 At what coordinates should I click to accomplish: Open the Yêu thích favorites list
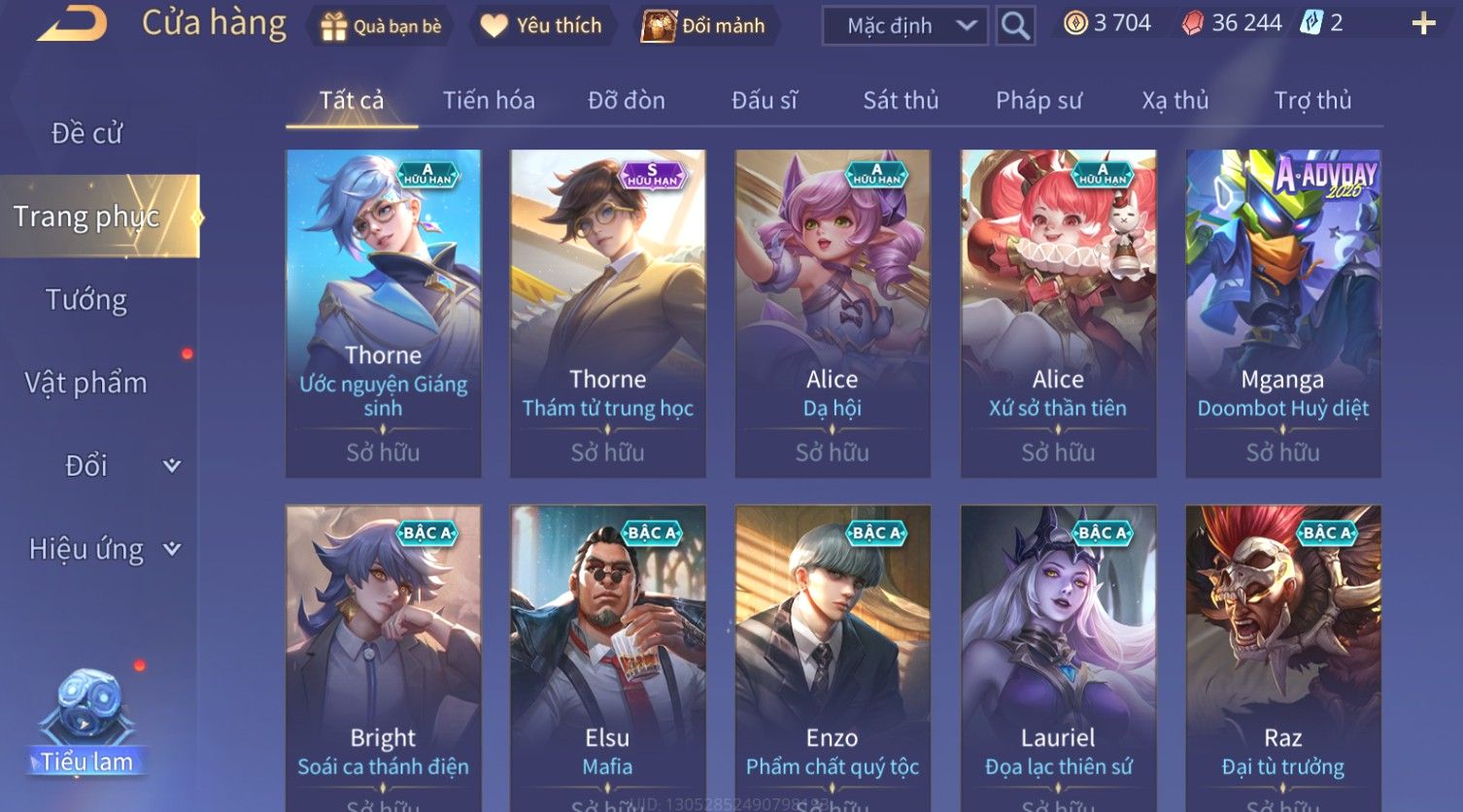pos(542,26)
